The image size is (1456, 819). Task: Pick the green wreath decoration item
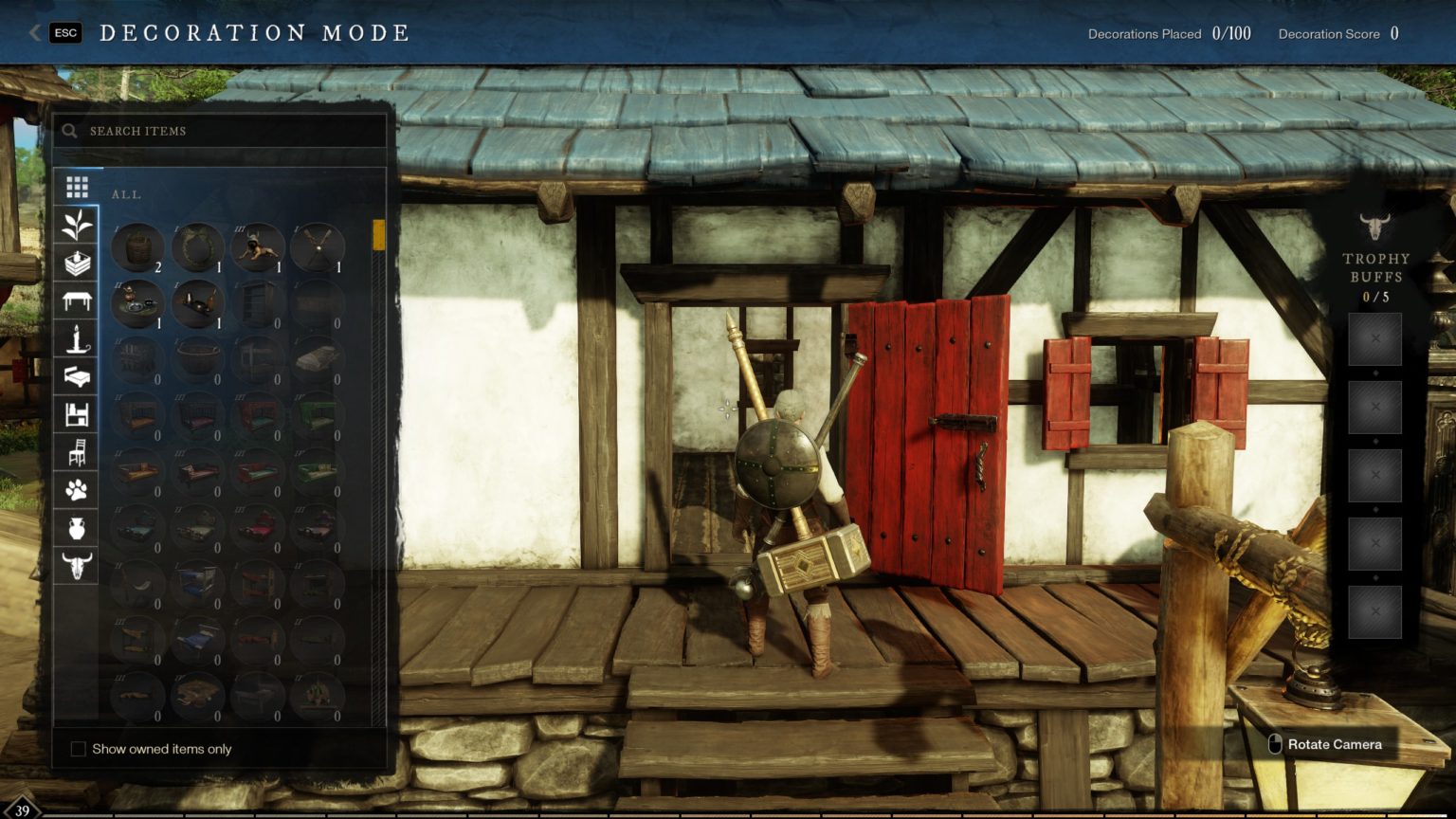(x=197, y=247)
